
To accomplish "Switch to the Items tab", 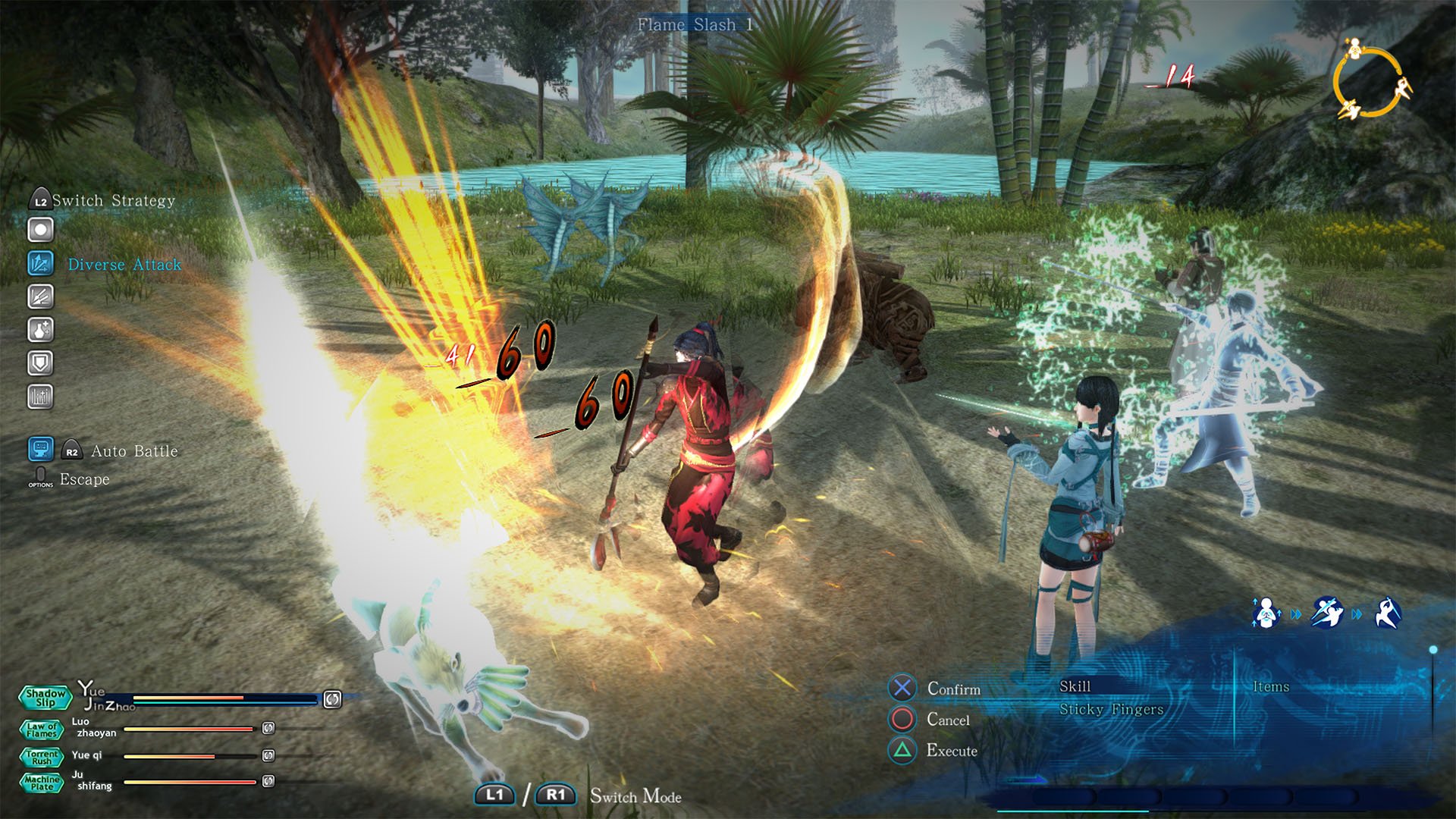I will [1272, 687].
